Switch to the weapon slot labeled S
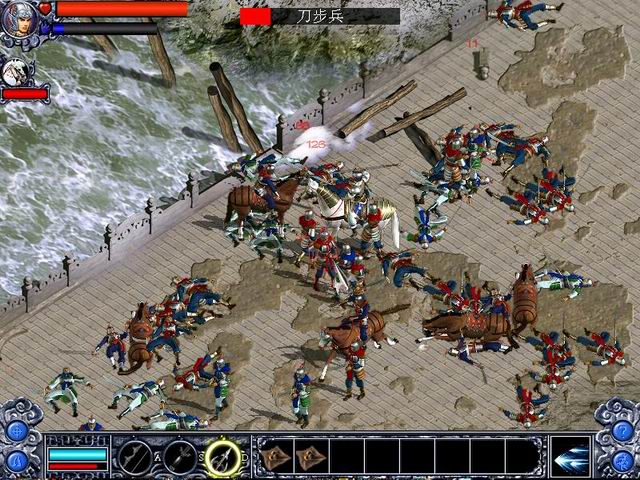 point(180,457)
